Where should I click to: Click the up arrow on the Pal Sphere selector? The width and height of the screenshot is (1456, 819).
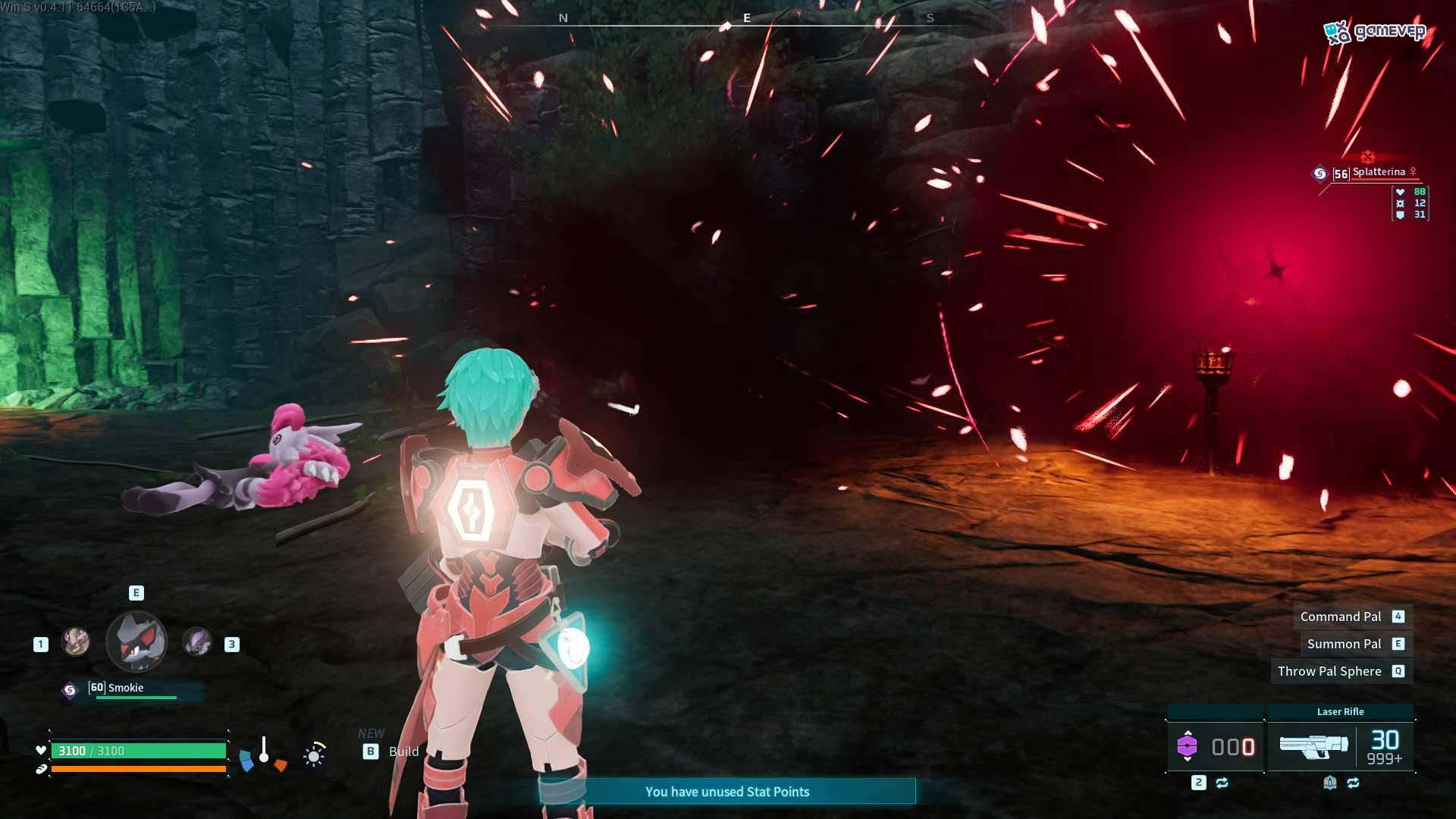click(1188, 733)
